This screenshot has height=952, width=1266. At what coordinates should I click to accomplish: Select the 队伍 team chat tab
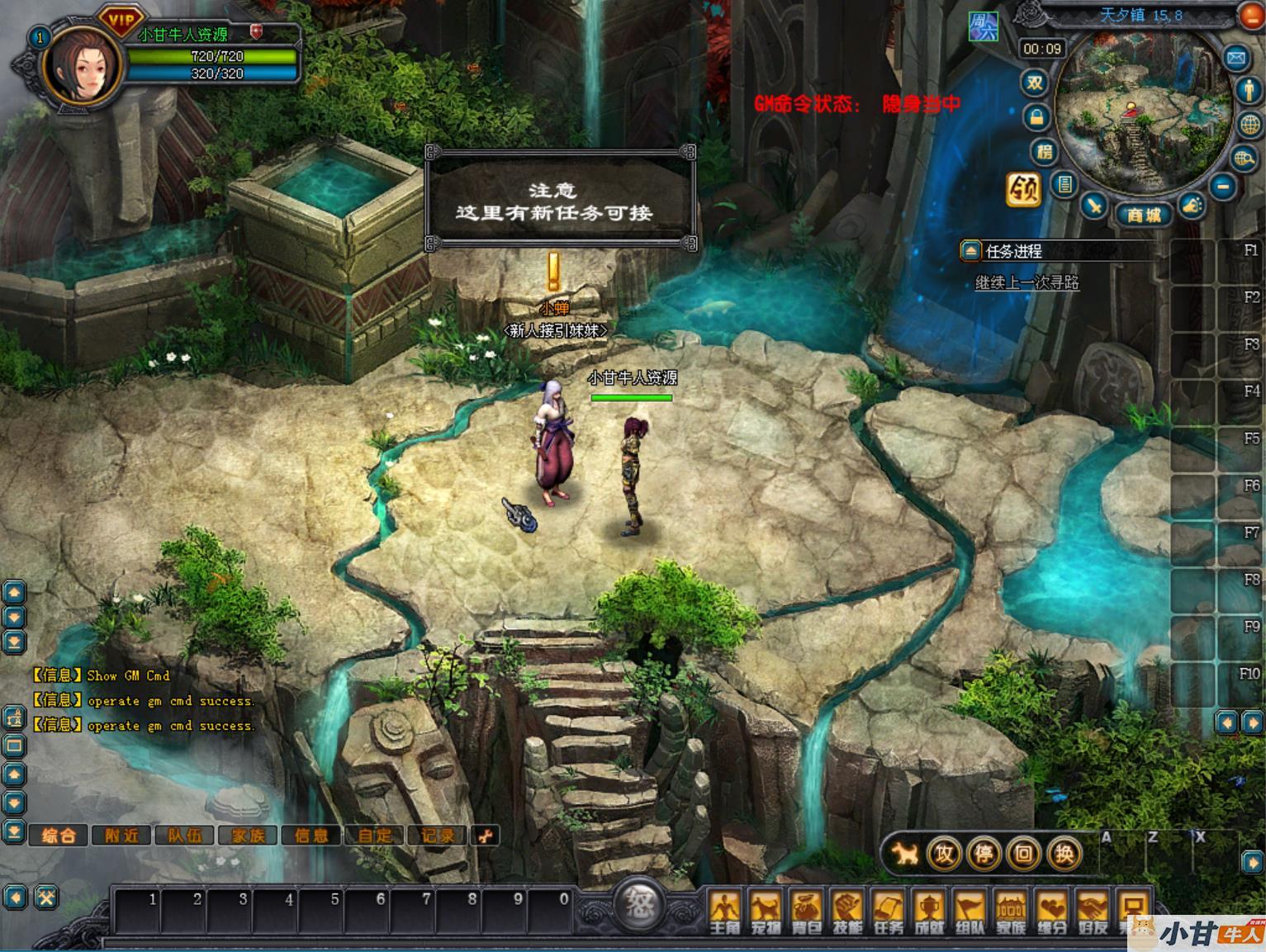tap(185, 836)
